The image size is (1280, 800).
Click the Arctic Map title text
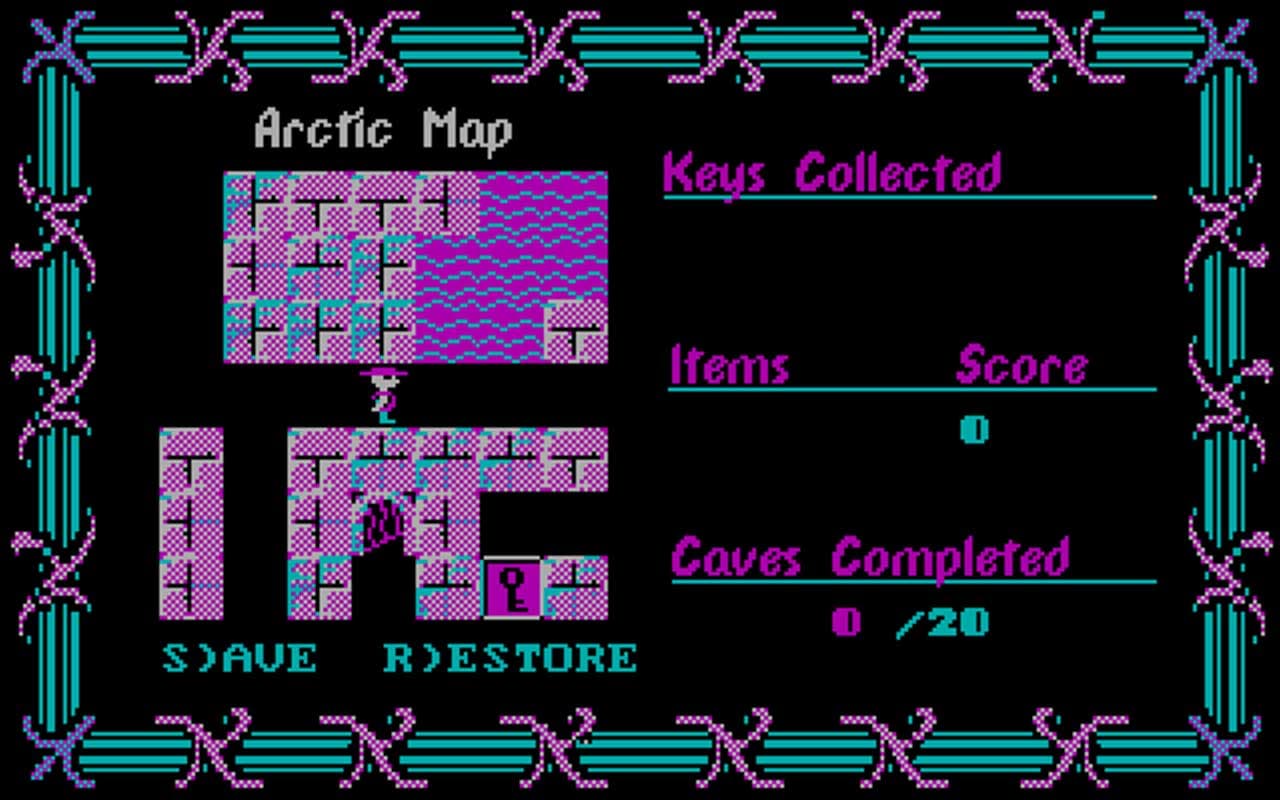click(x=383, y=128)
